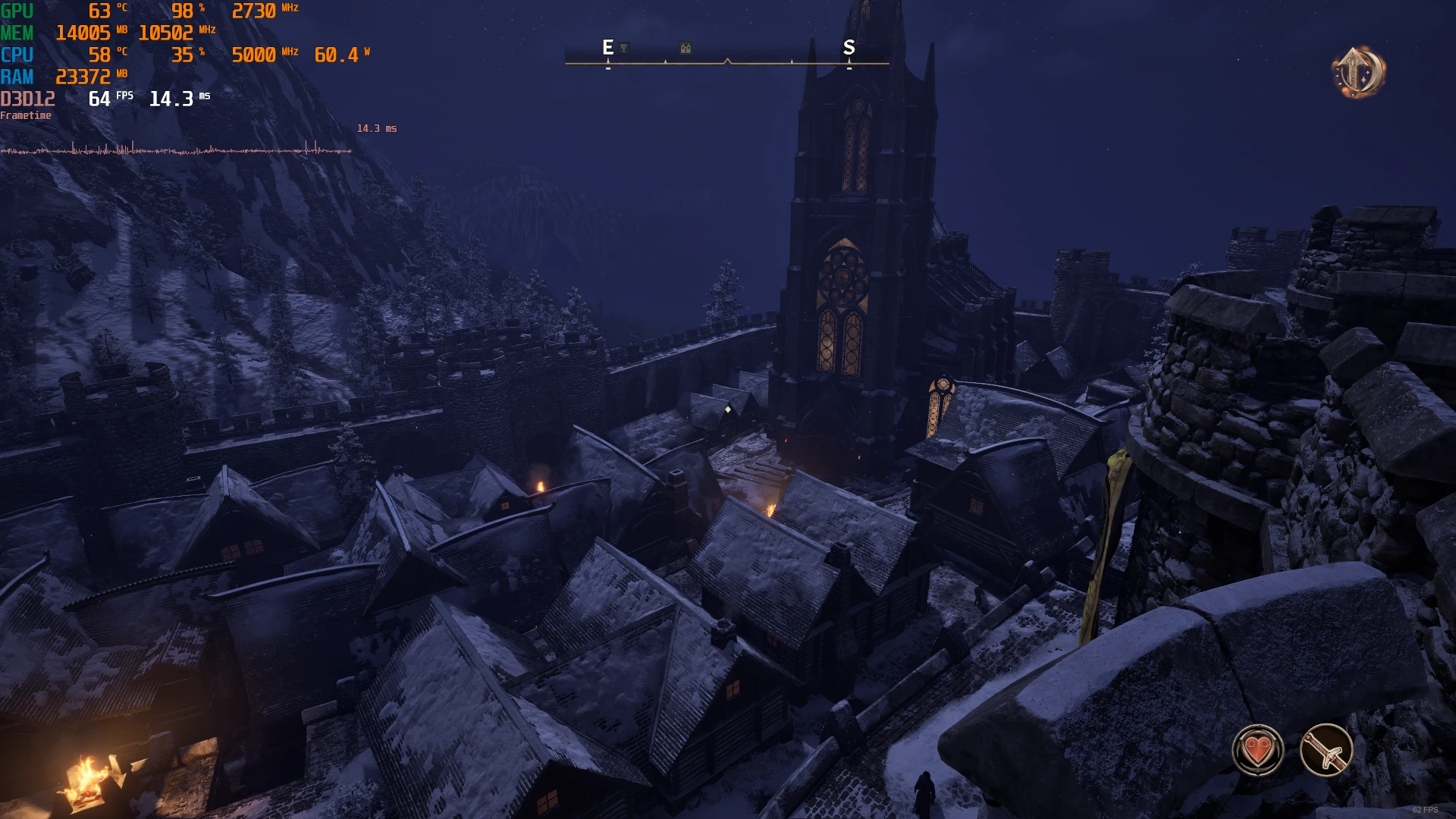Screen dimensions: 1456x819
Task: Click the glowing arrow and crescent moon icon
Action: tap(1358, 73)
